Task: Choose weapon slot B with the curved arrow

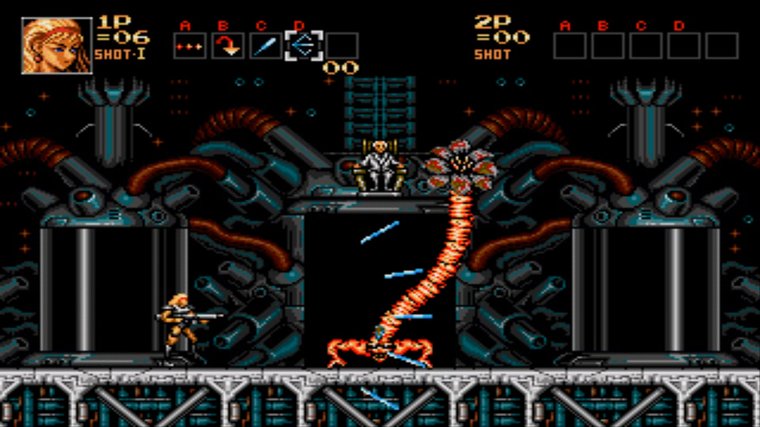Action: tap(226, 45)
